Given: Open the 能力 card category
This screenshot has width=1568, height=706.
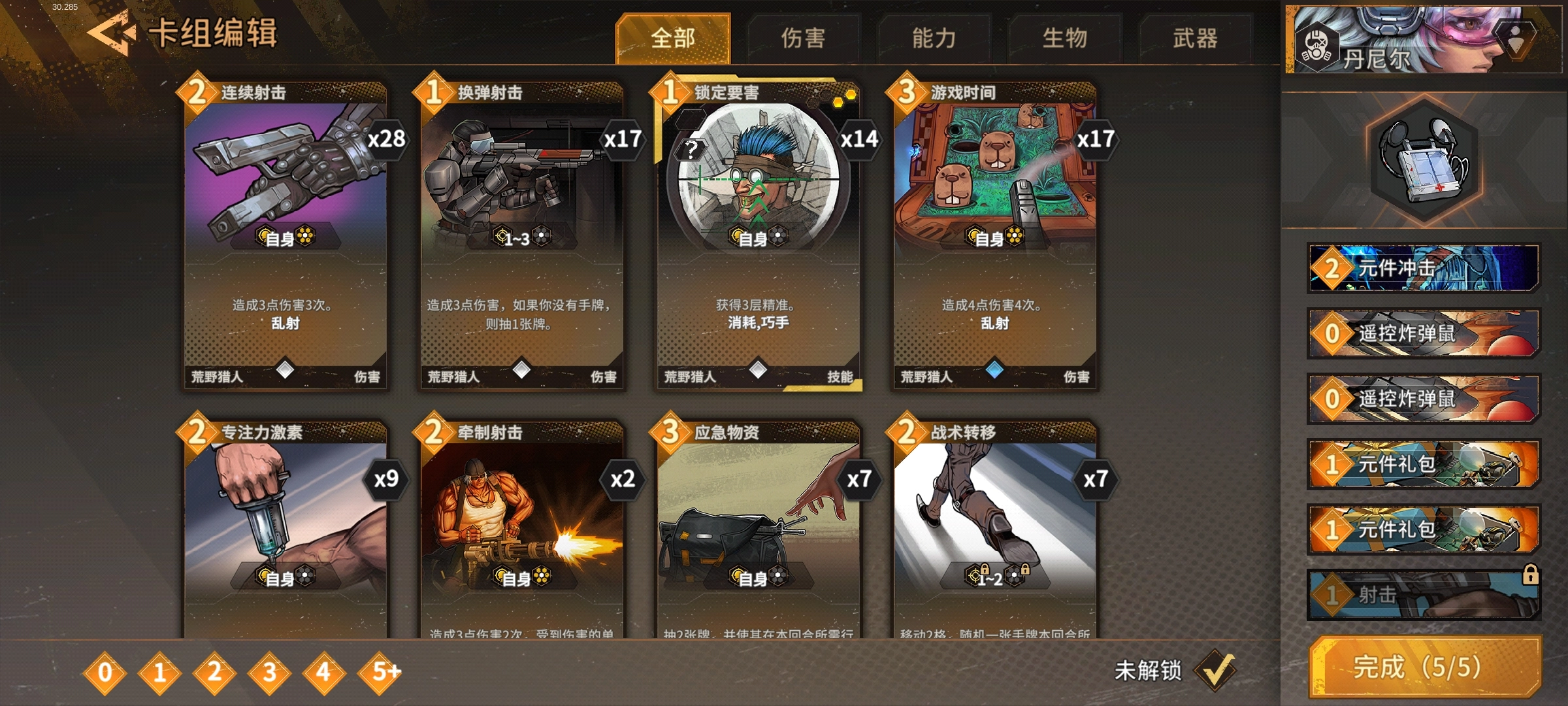Looking at the screenshot, I should point(934,38).
